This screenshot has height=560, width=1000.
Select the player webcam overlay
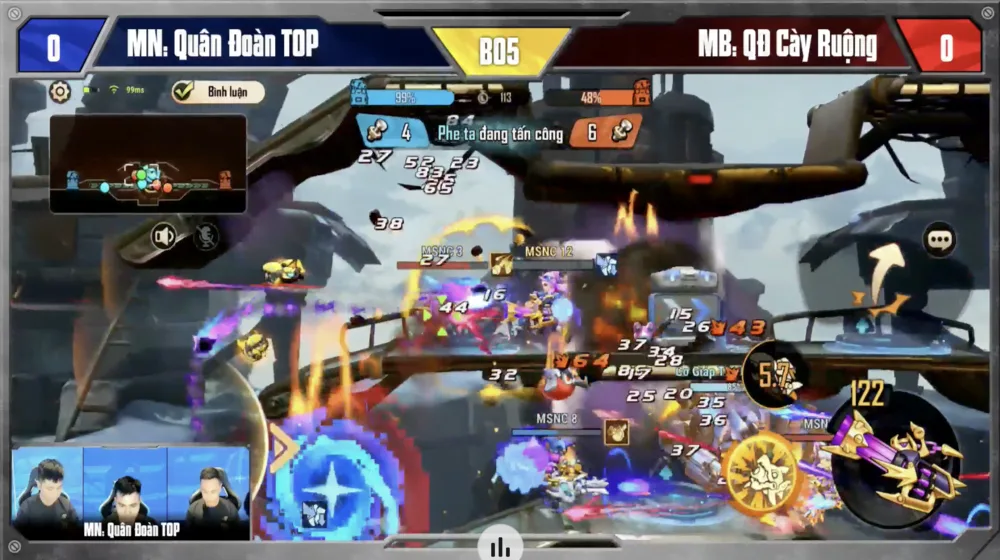pyautogui.click(x=130, y=492)
